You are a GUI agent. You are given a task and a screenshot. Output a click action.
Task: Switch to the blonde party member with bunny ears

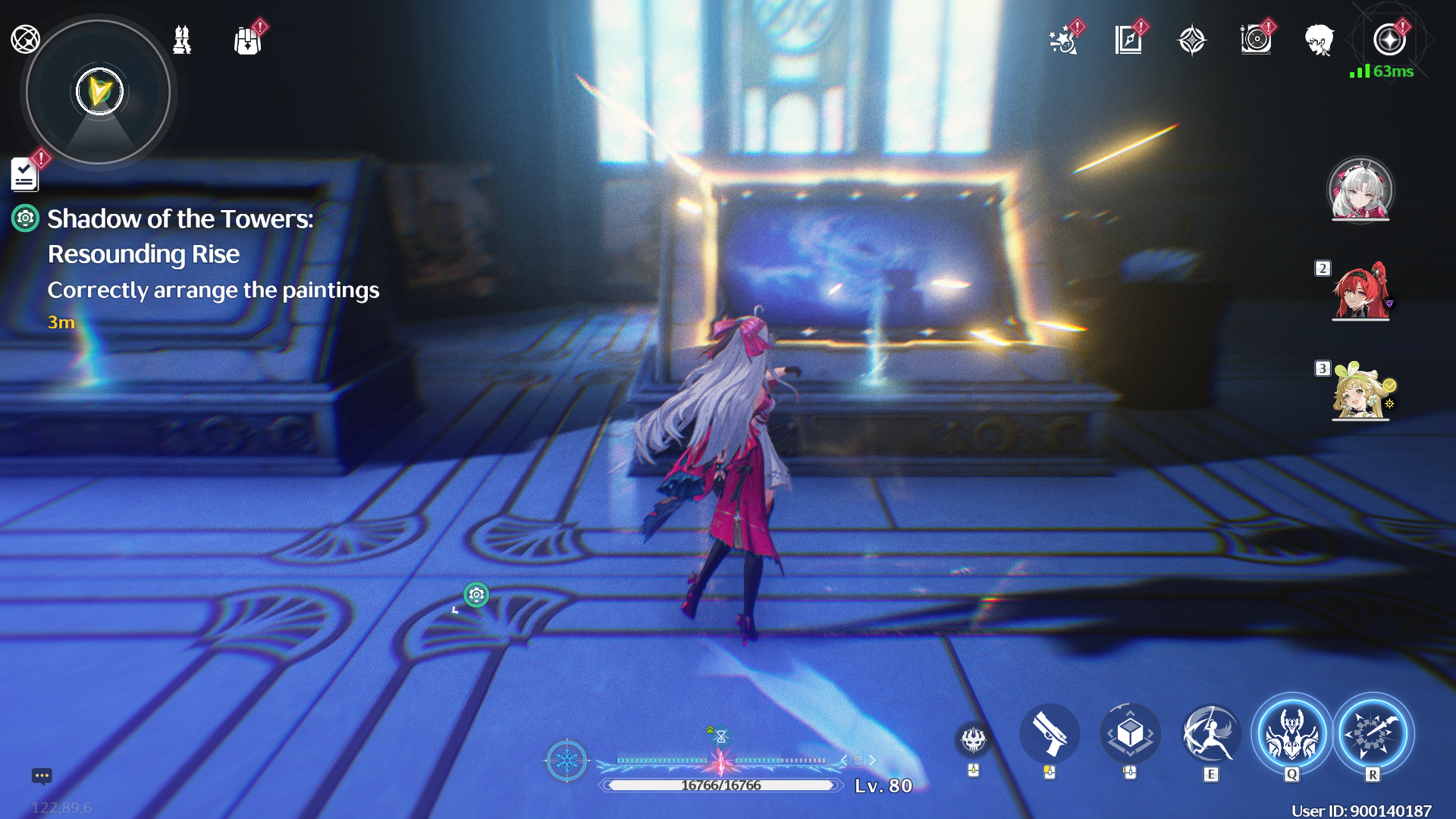(x=1360, y=391)
